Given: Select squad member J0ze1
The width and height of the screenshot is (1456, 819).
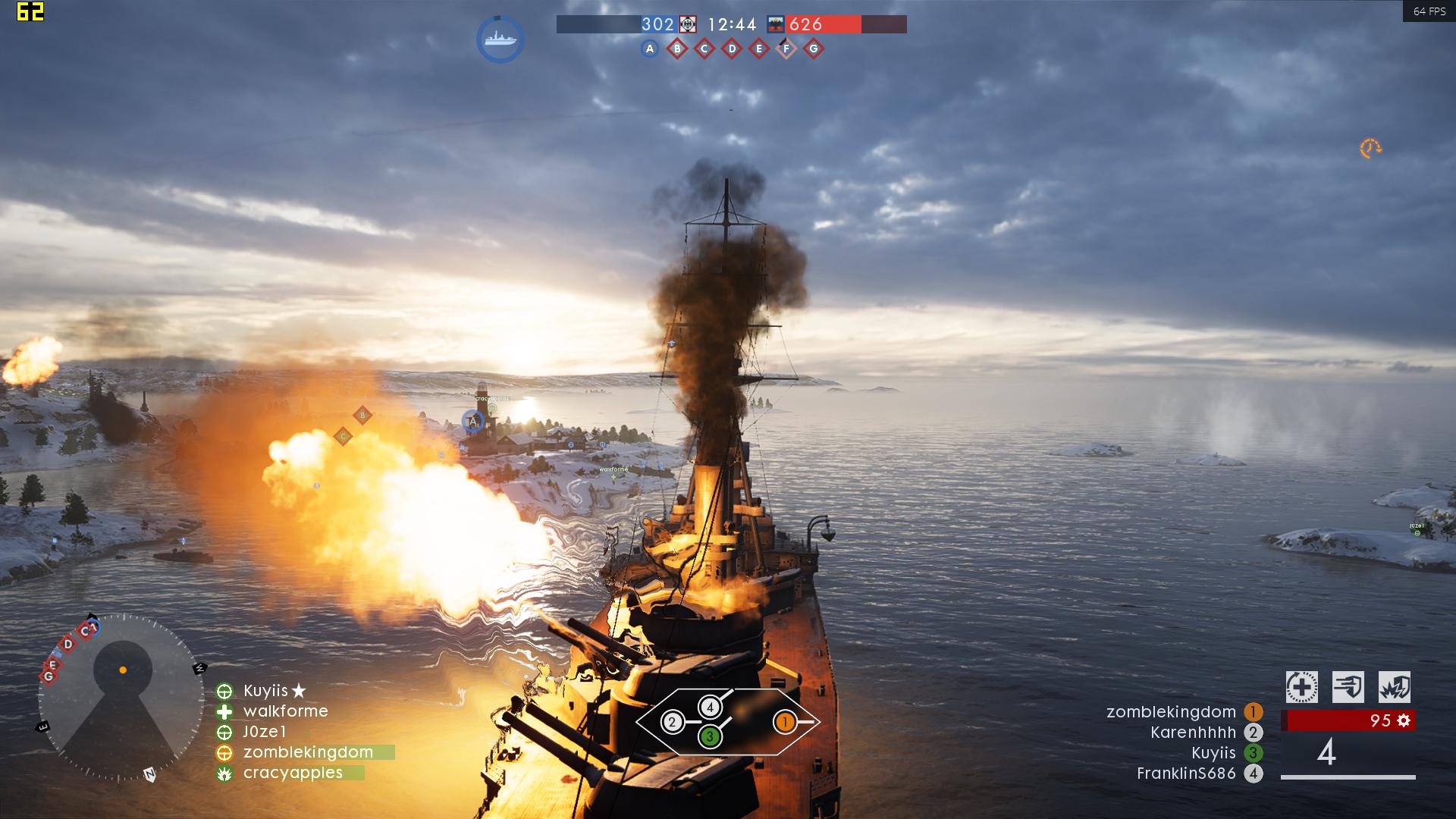Looking at the screenshot, I should pos(265,732).
